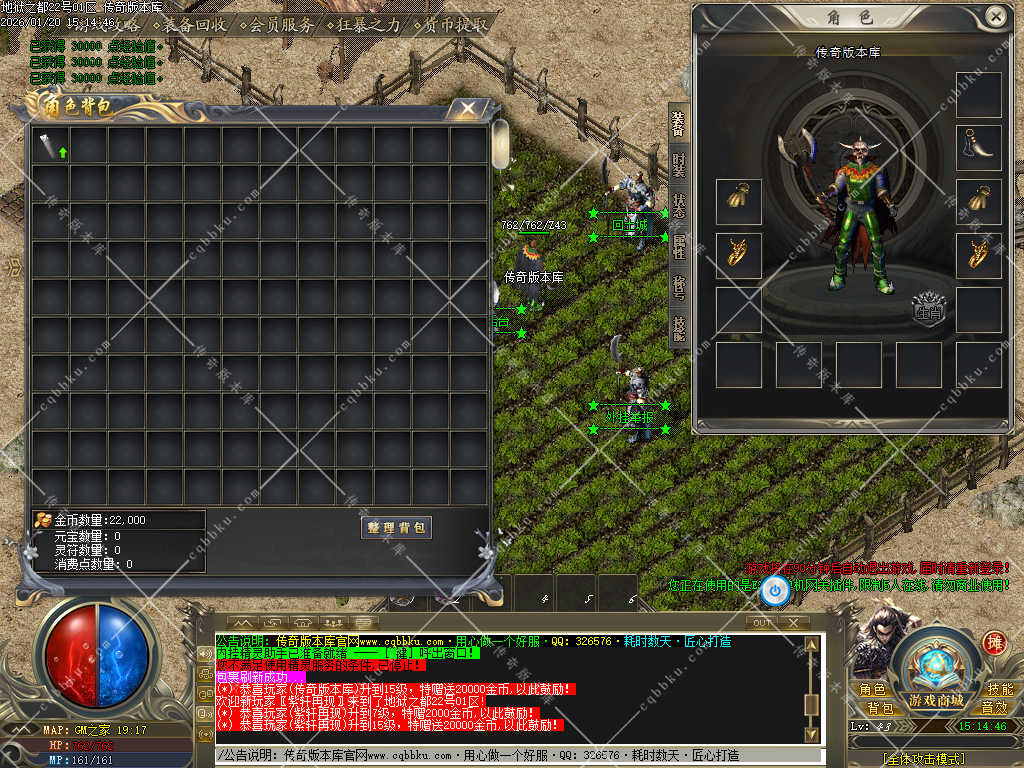1024x768 pixels.
Task: Select the item in the first bag slot
Action: click(x=51, y=147)
